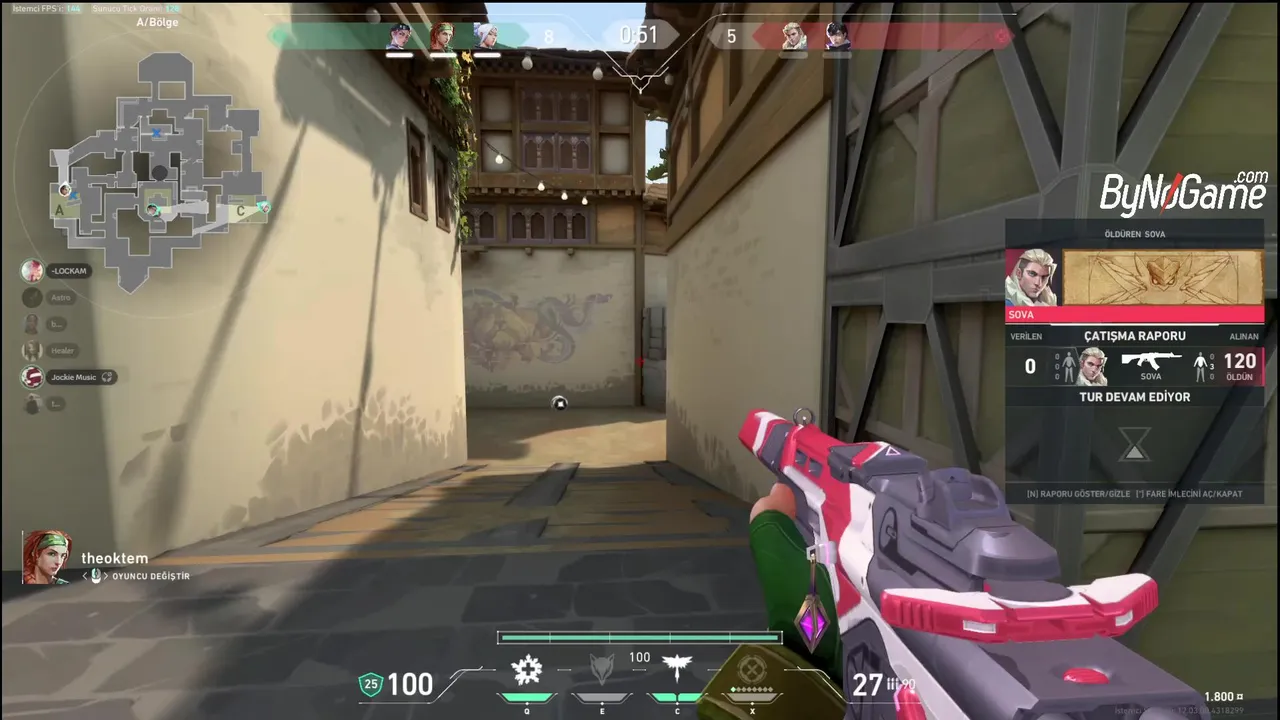
Task: Click theoktem's spectated agent portrait
Action: pos(47,557)
